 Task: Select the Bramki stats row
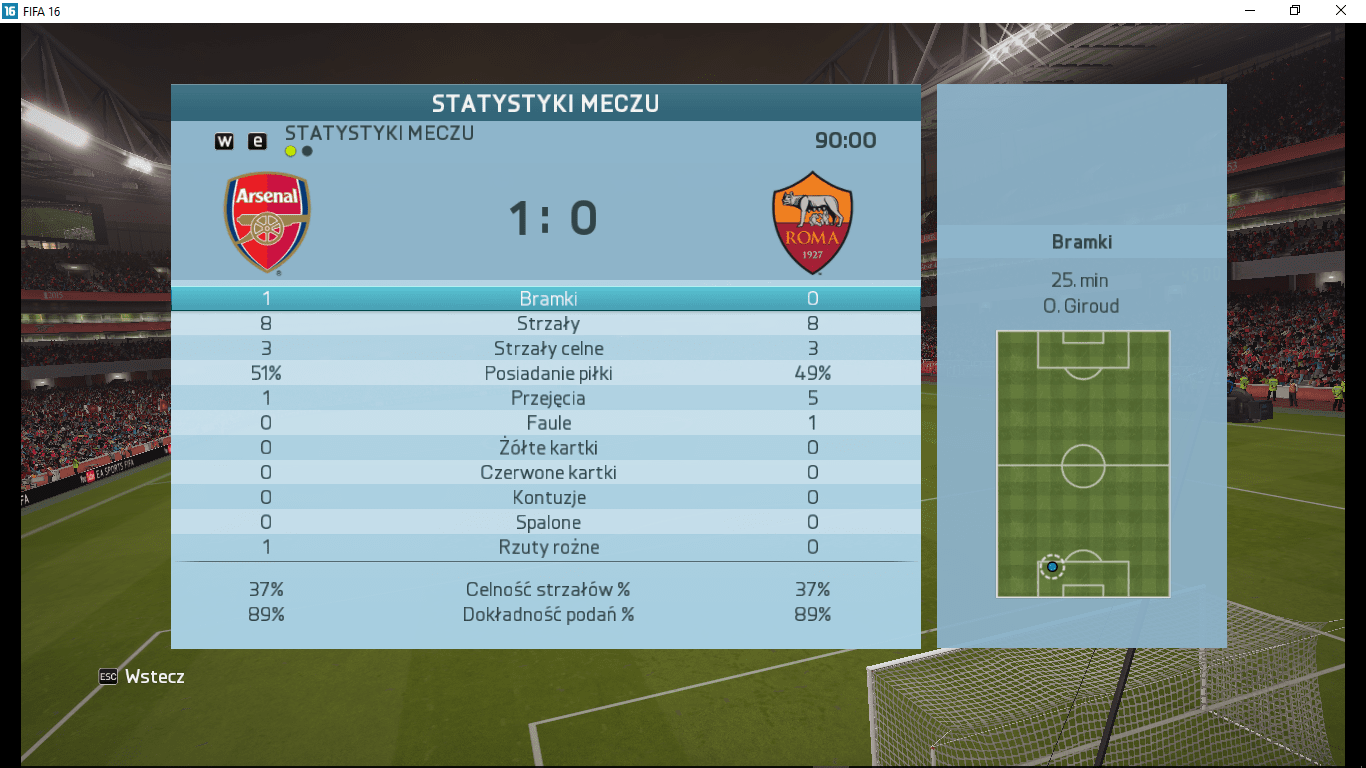[547, 299]
